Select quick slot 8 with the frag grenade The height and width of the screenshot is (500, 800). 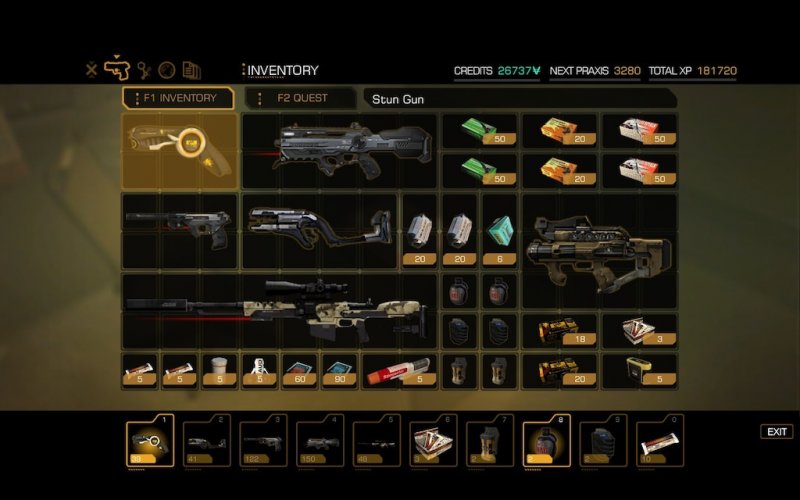(x=547, y=441)
